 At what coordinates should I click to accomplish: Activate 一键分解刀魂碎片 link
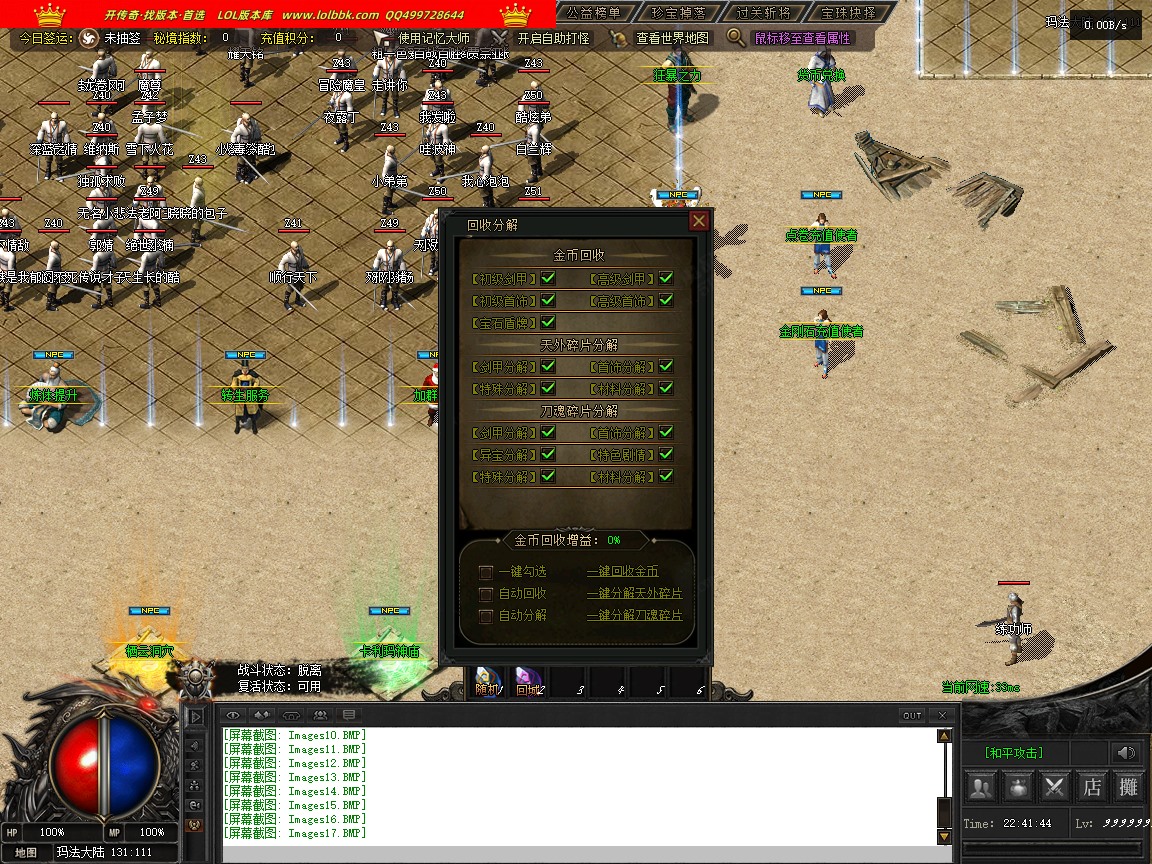point(634,616)
